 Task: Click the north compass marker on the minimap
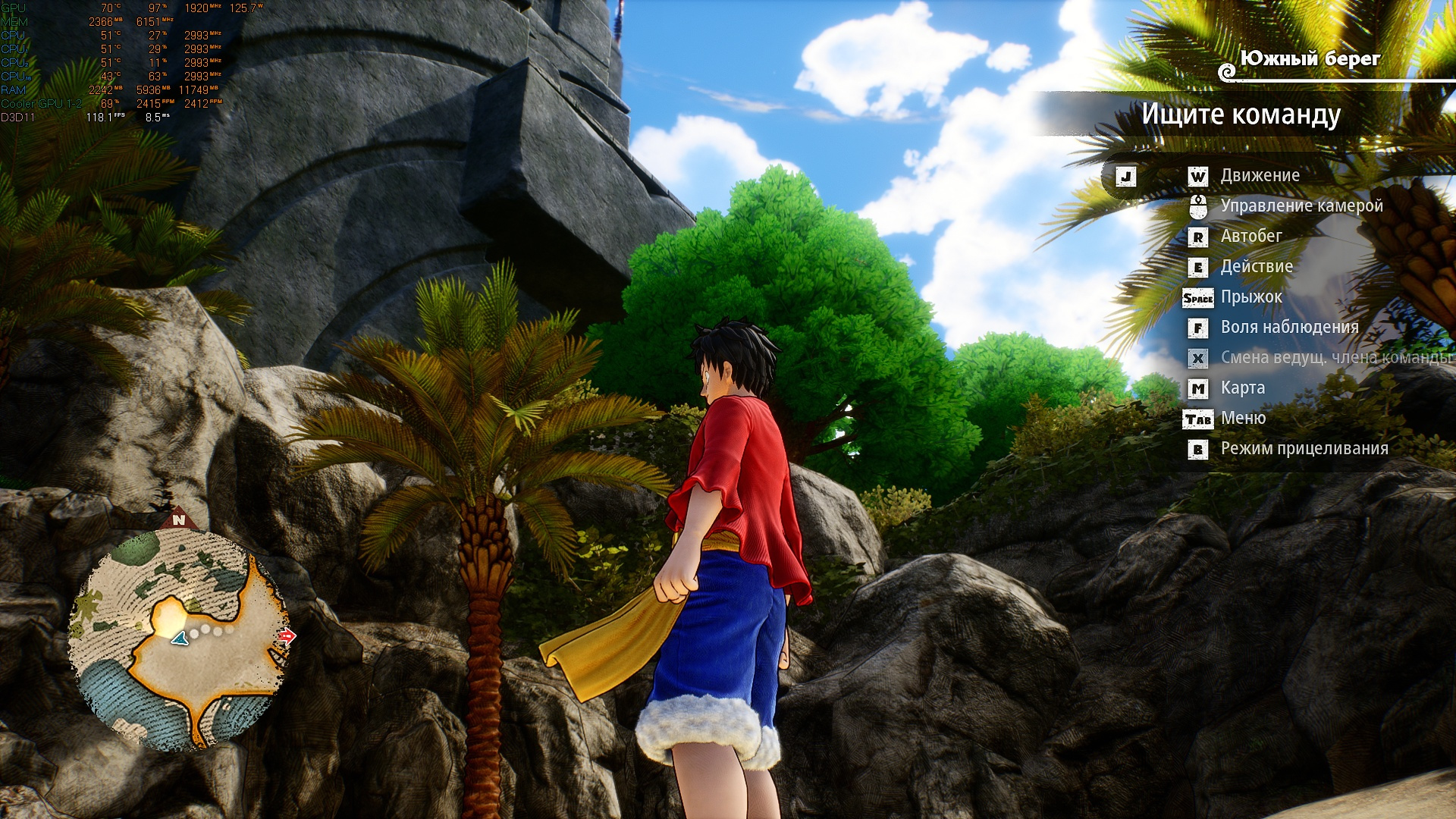click(x=179, y=519)
